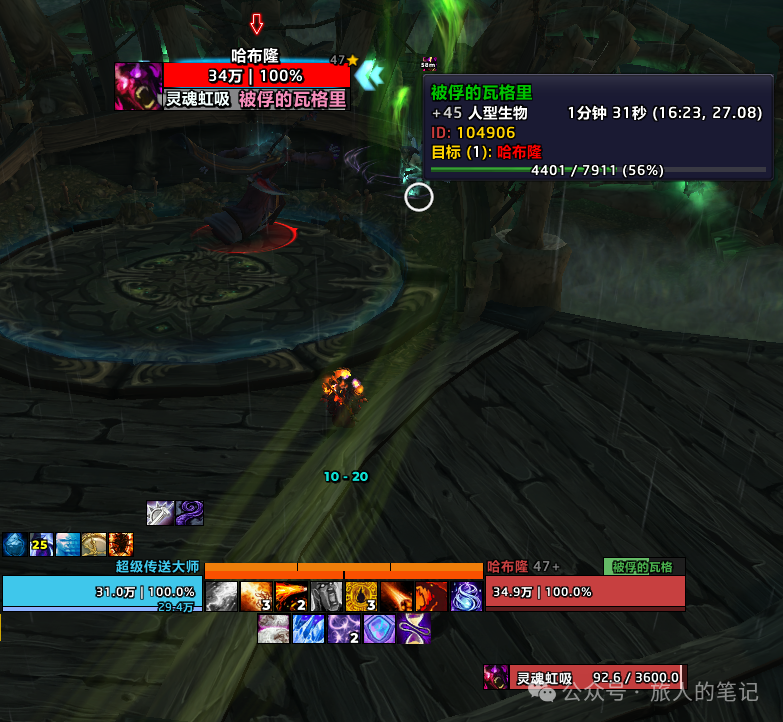
Task: Click the player frame 超级传送大师
Action: (x=102, y=592)
